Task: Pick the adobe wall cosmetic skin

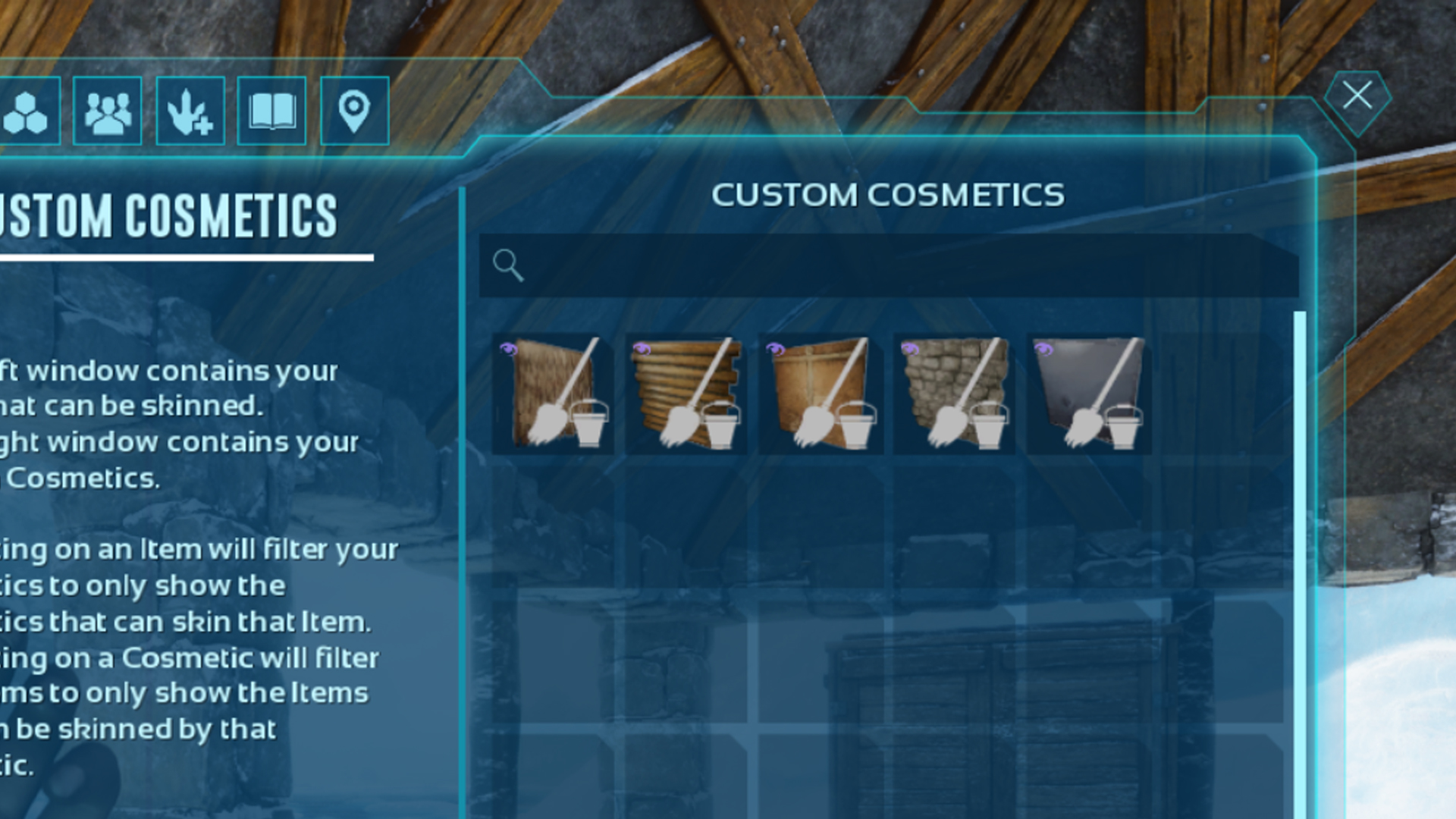Action: click(821, 393)
